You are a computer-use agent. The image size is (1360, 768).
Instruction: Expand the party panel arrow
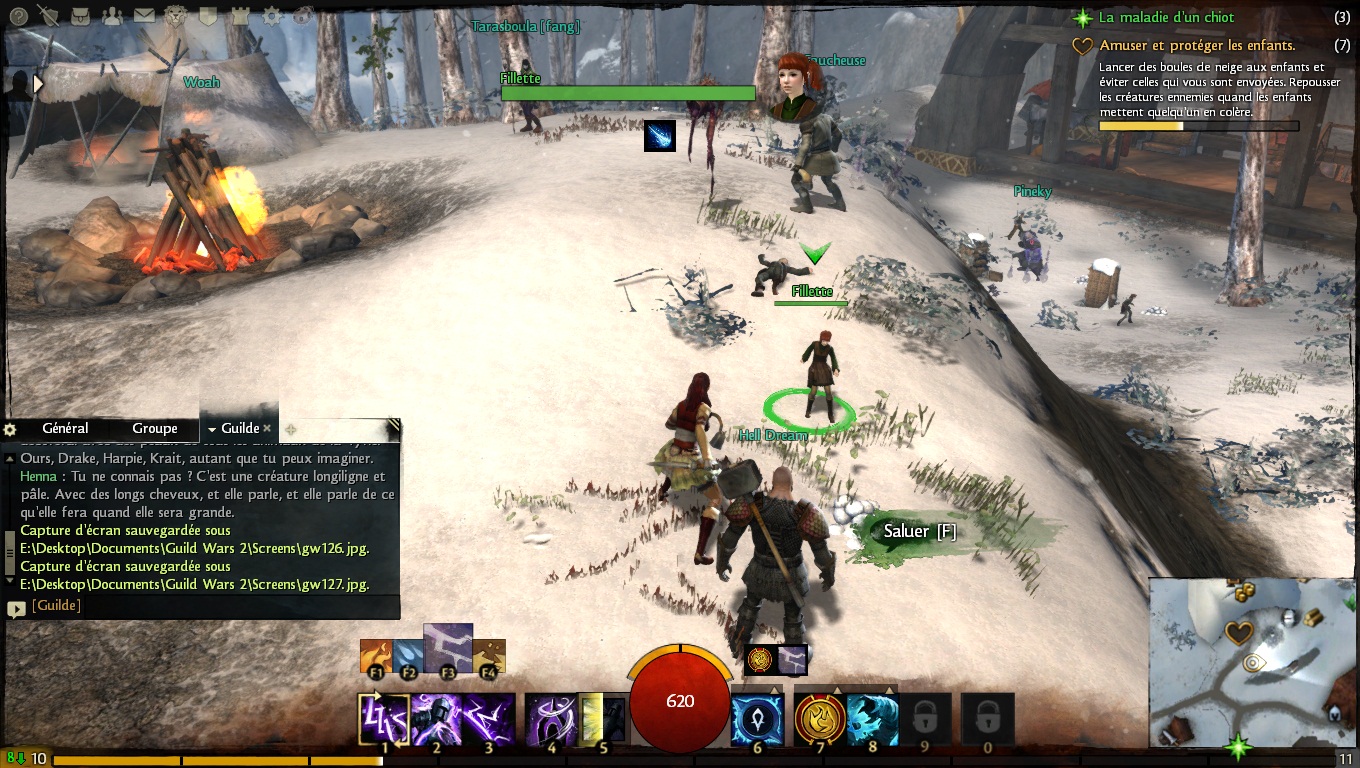[39, 85]
